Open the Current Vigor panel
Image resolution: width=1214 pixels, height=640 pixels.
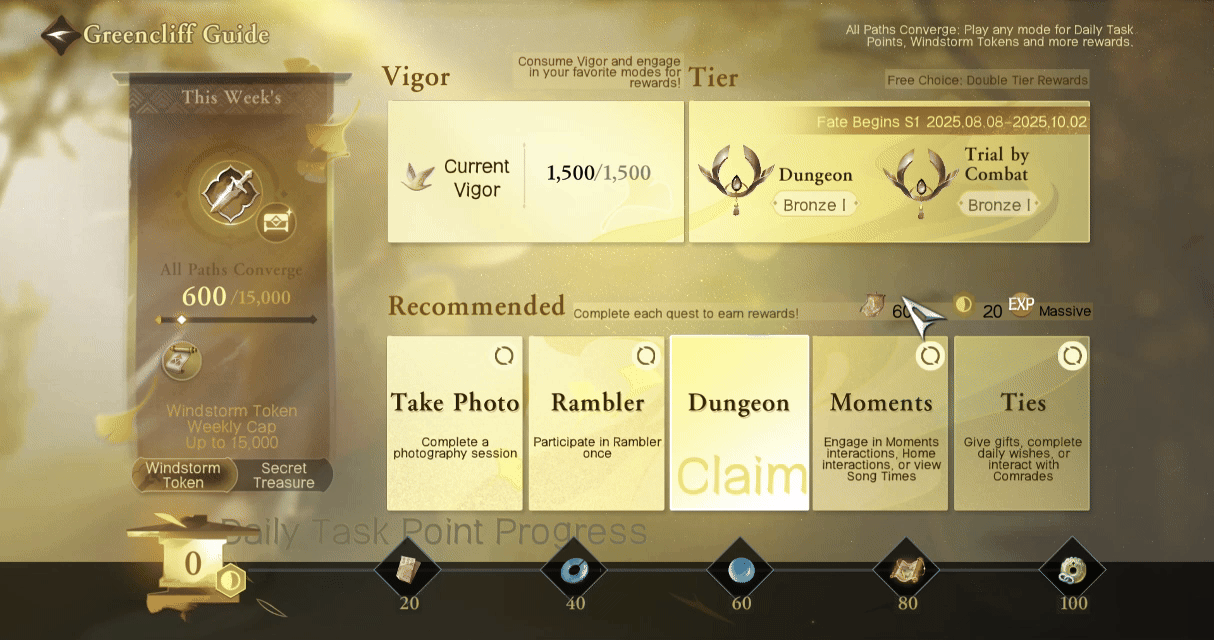click(535, 172)
